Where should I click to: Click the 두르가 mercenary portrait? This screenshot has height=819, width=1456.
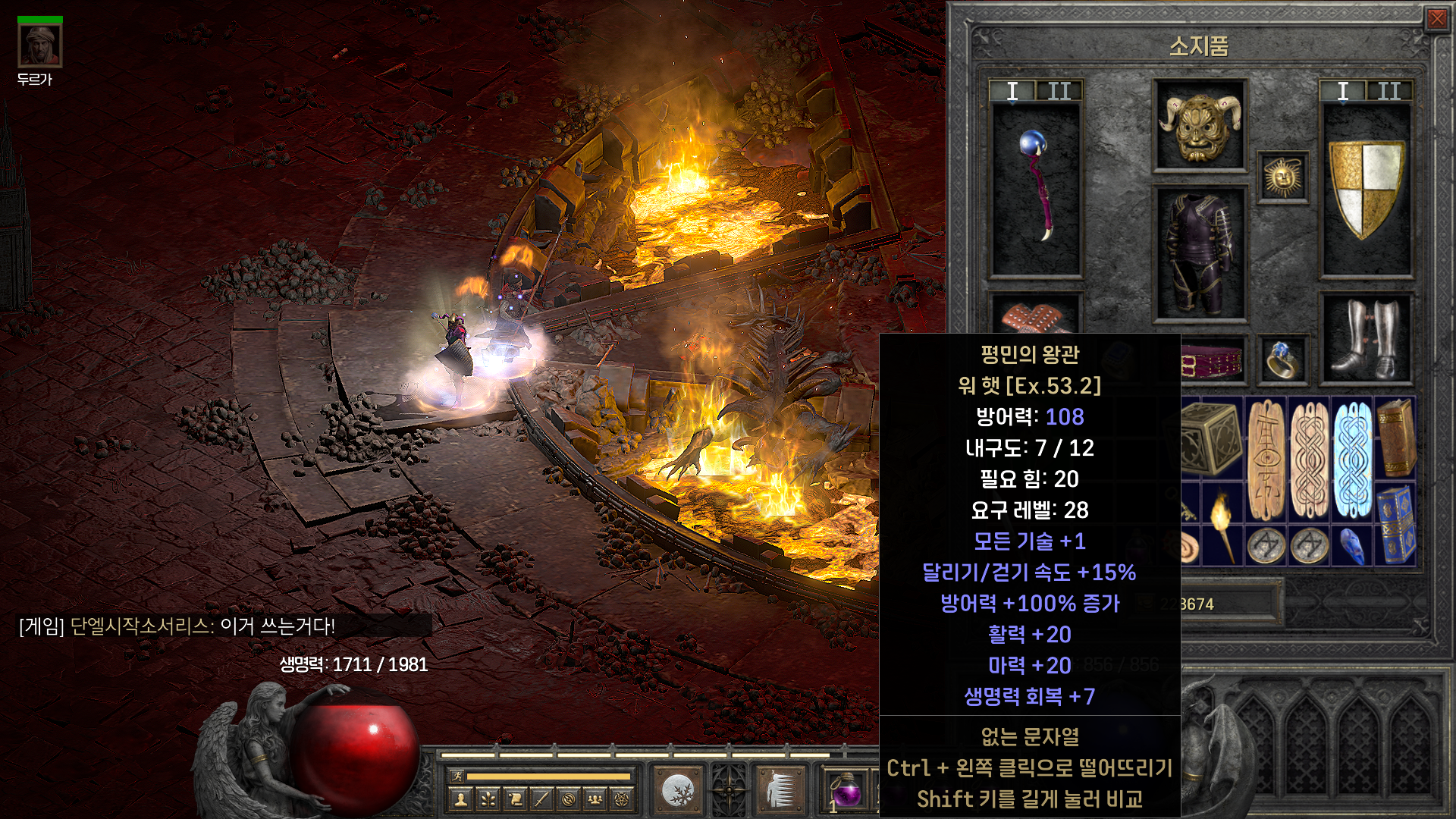39,45
